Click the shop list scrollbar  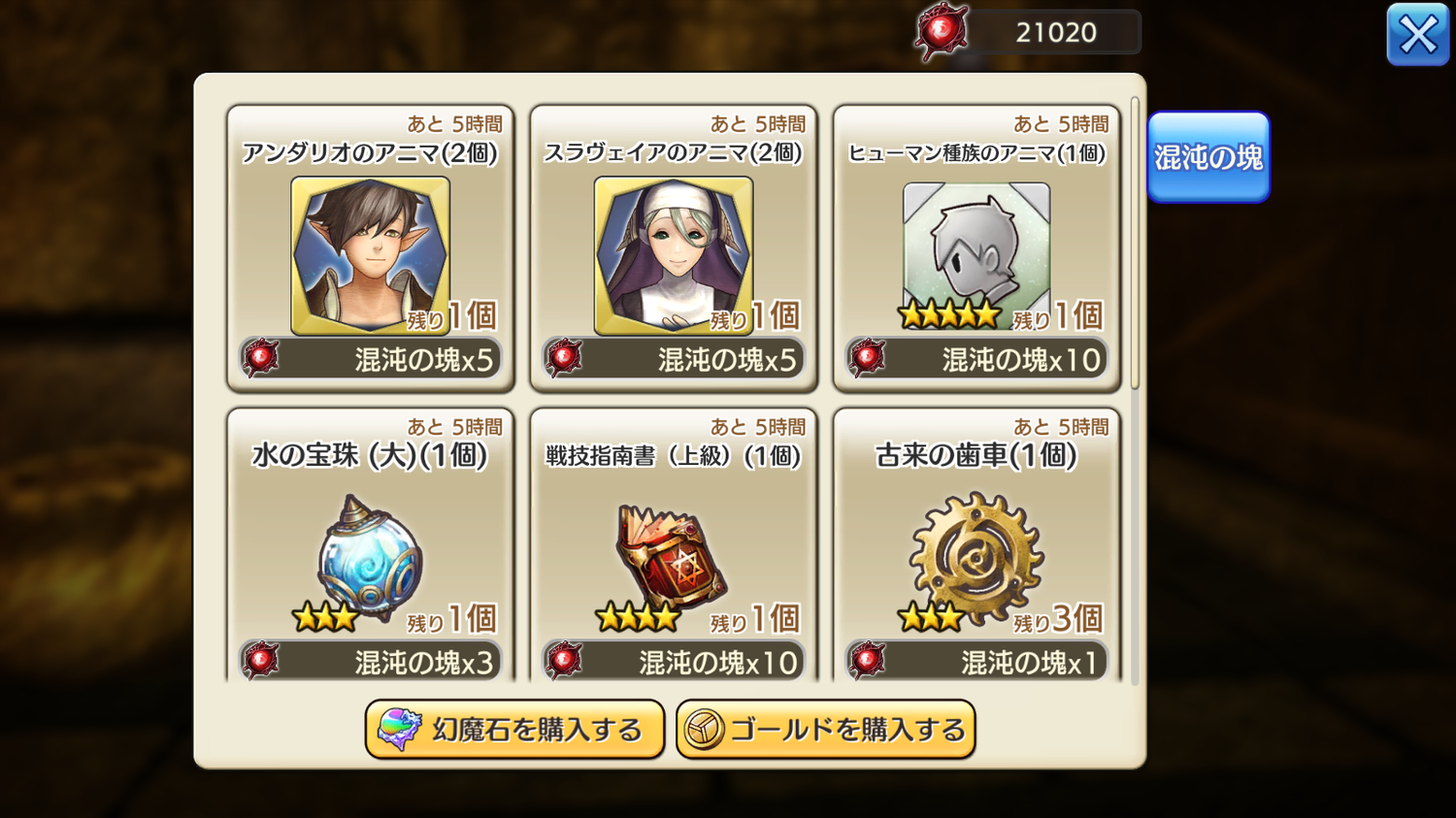1135,243
